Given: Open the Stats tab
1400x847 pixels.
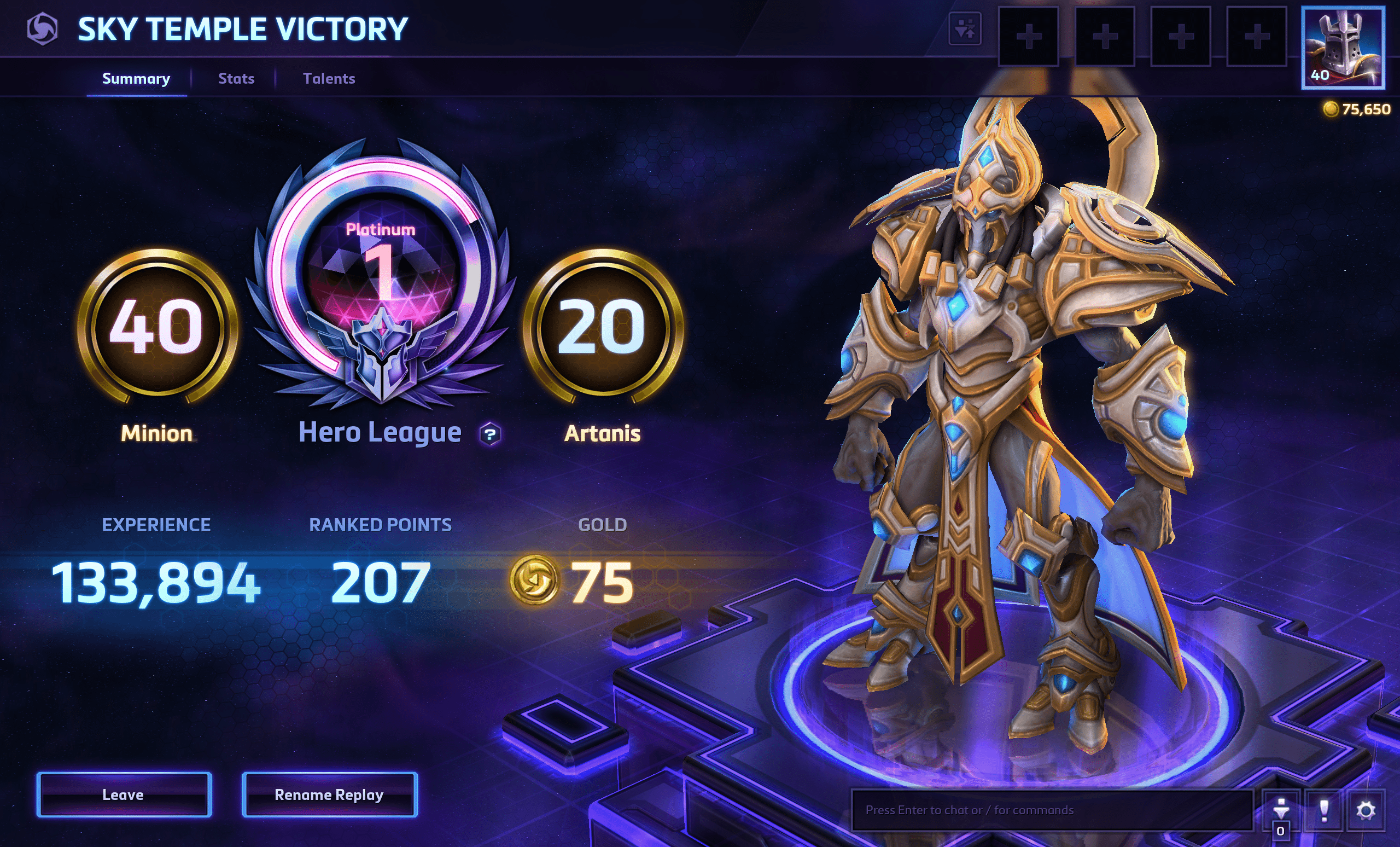Looking at the screenshot, I should coord(236,78).
